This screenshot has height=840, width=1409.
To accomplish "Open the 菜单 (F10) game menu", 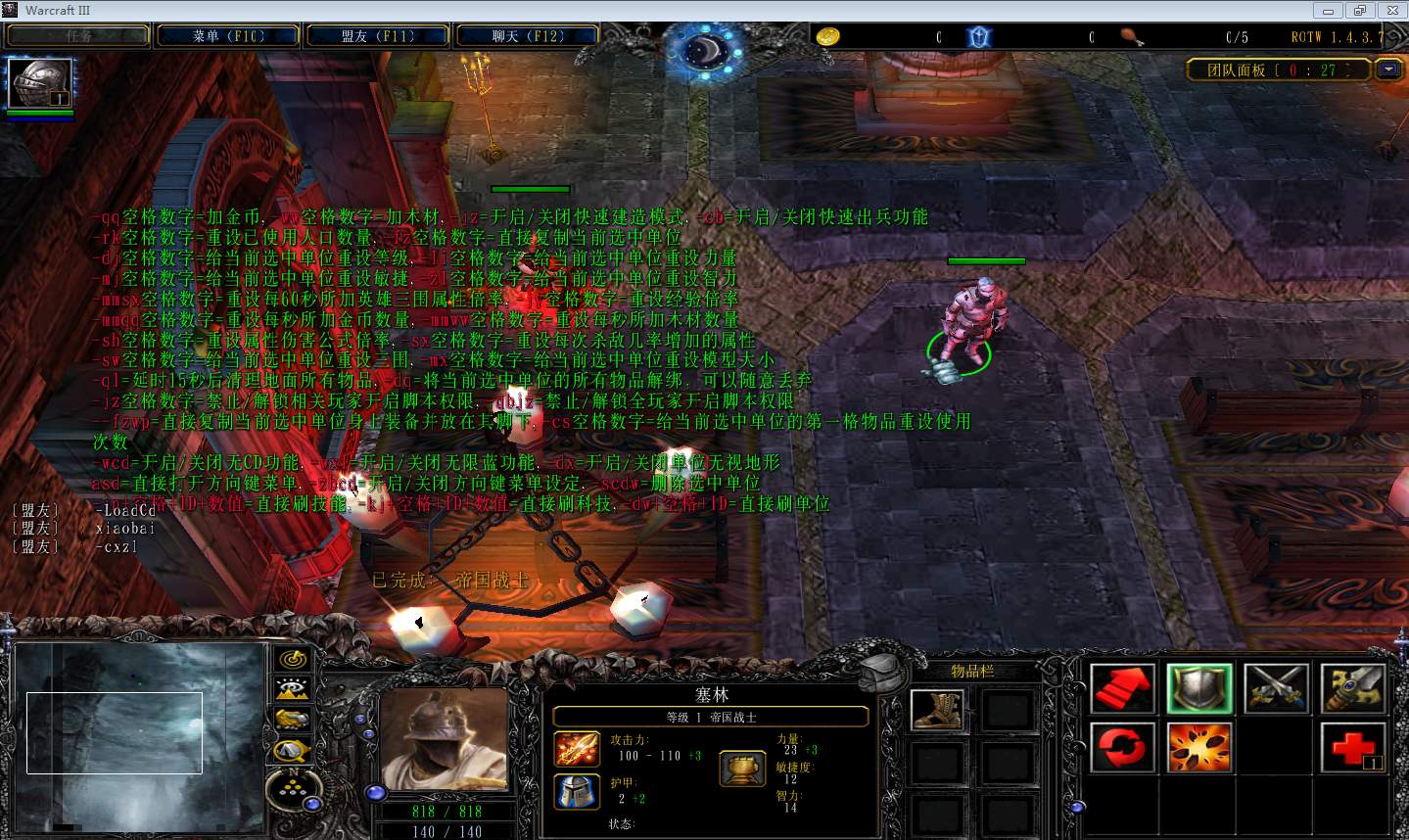I will (x=228, y=36).
